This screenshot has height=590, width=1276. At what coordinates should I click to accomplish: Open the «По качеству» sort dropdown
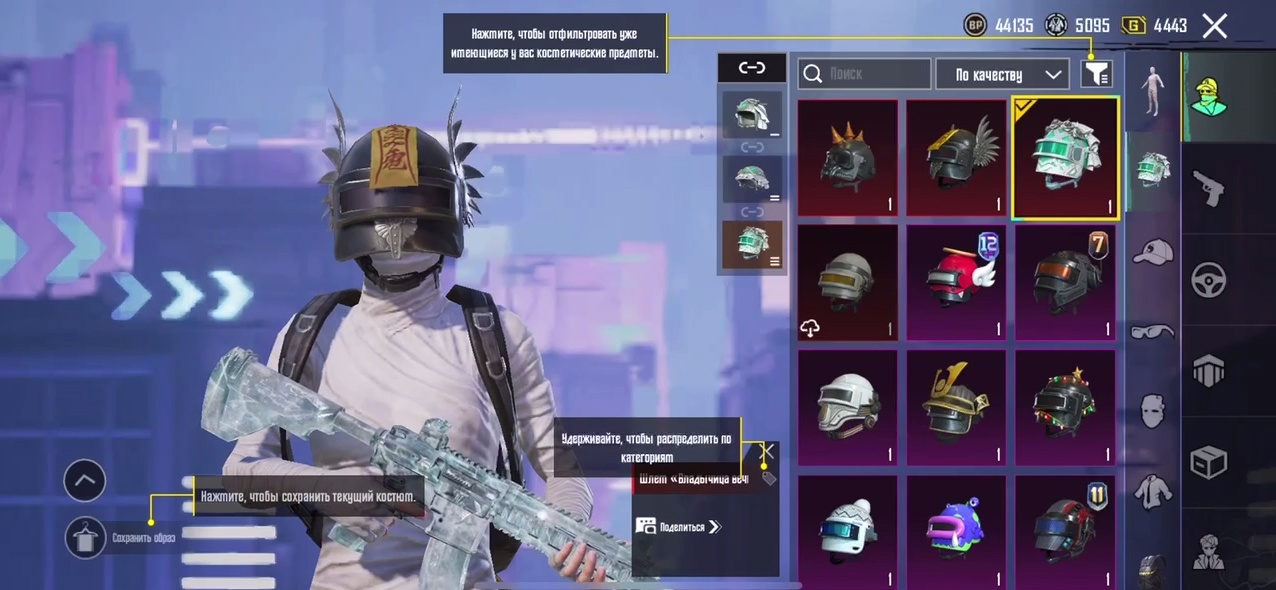coord(1002,74)
